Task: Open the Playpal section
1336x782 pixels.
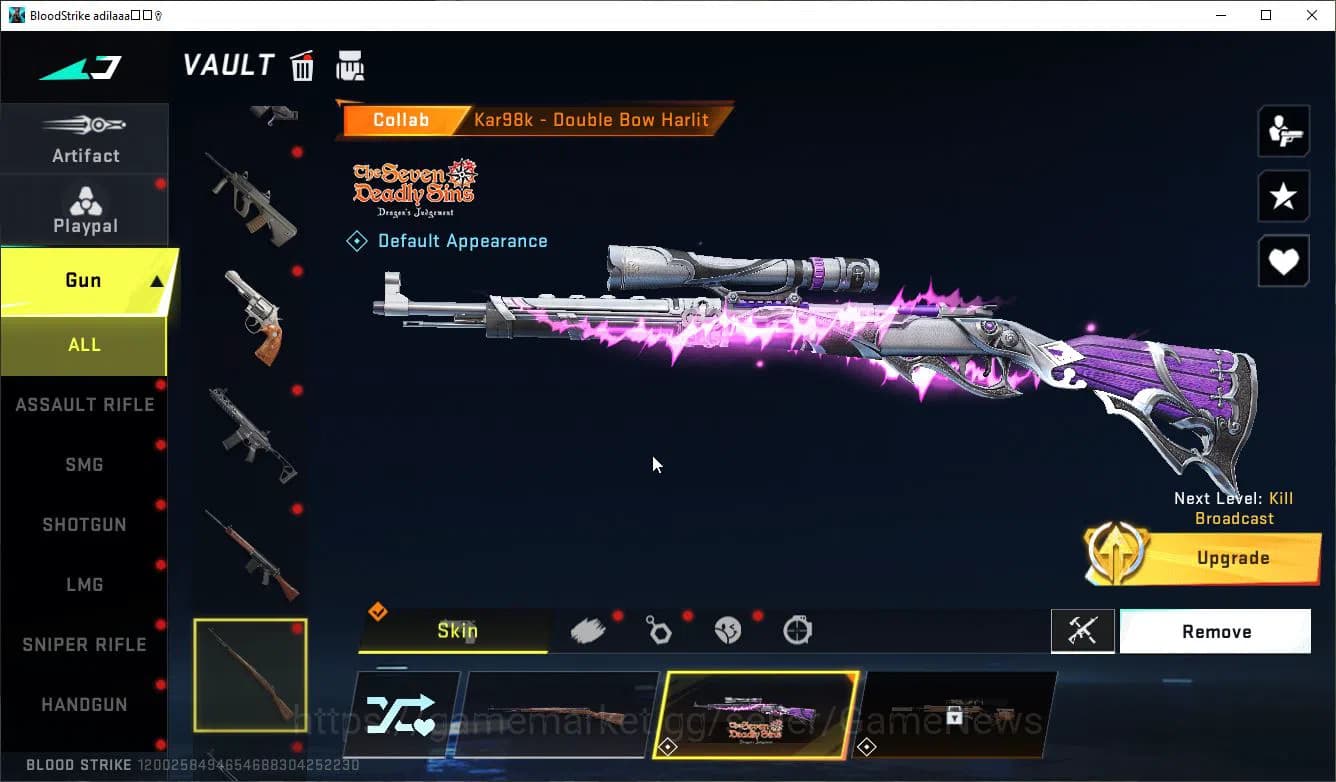Action: [x=85, y=209]
